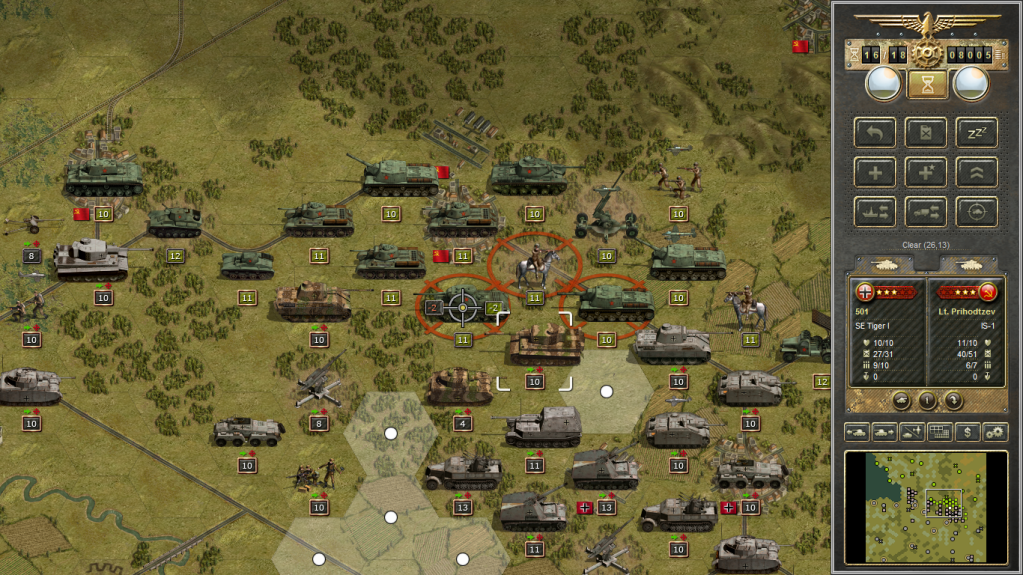This screenshot has height=575, width=1023.
Task: Click the round info button below unit stats
Action: pyautogui.click(x=927, y=400)
